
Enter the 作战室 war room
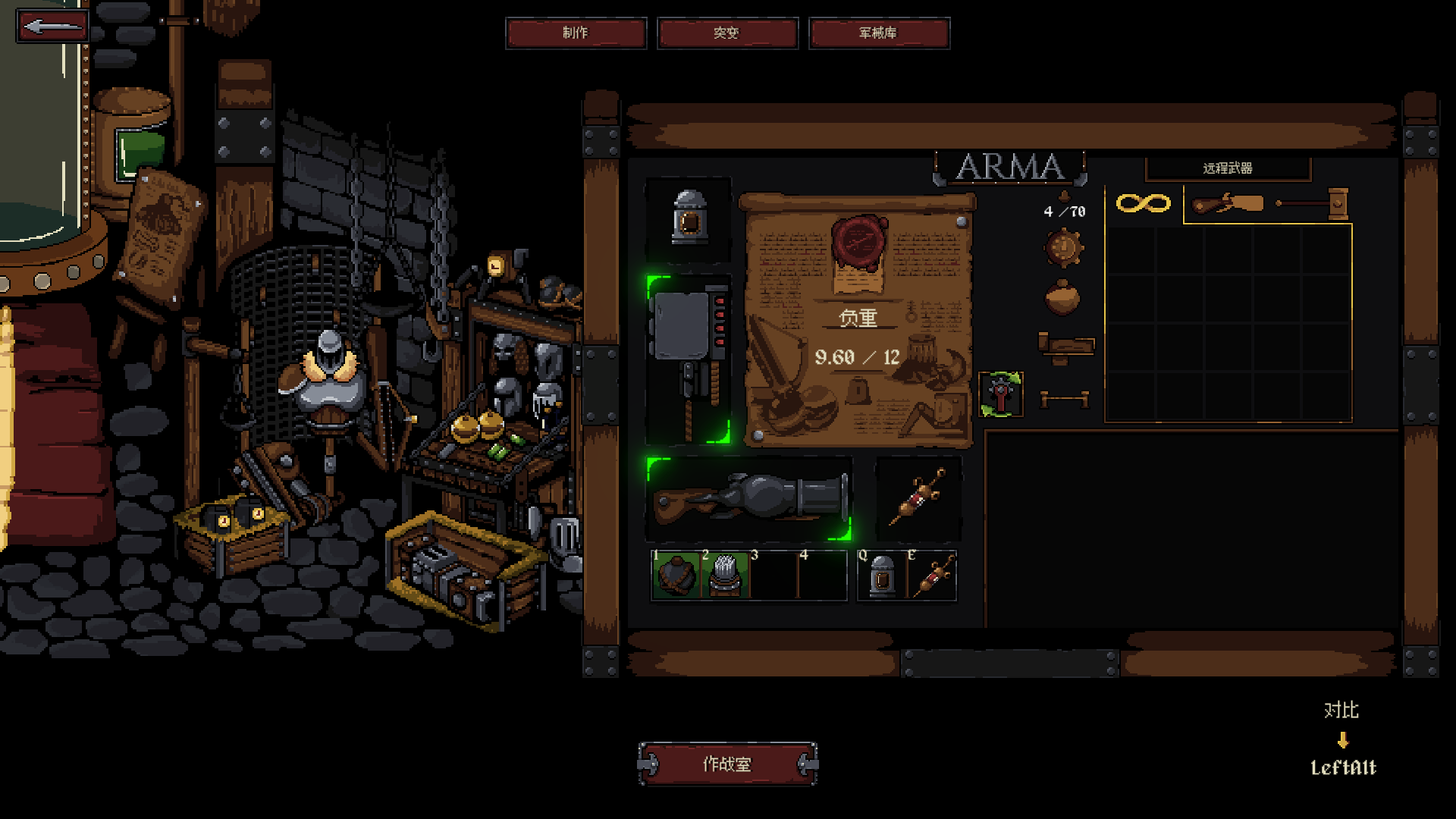click(x=727, y=764)
